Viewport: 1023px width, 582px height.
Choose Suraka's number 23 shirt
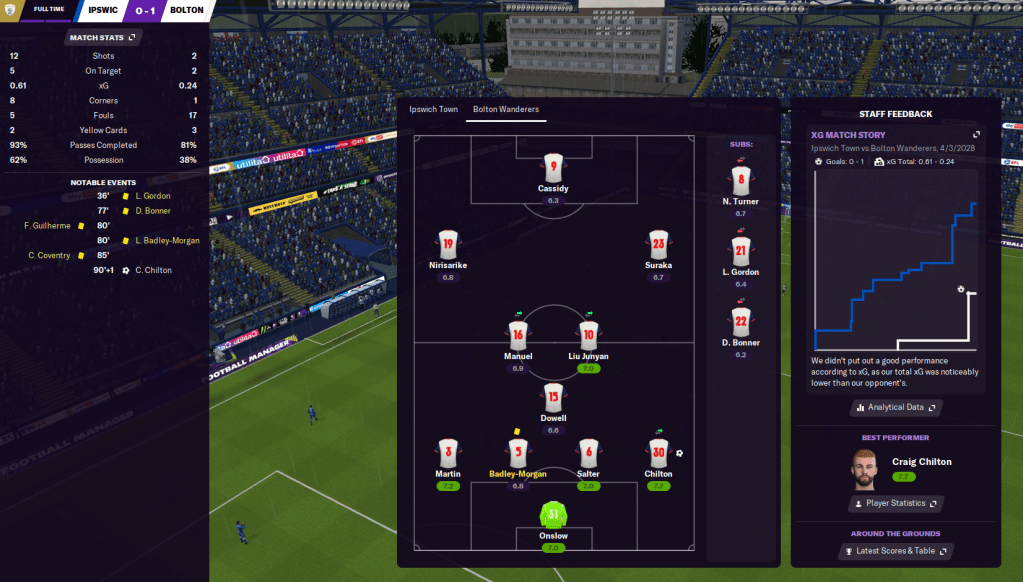coord(658,244)
